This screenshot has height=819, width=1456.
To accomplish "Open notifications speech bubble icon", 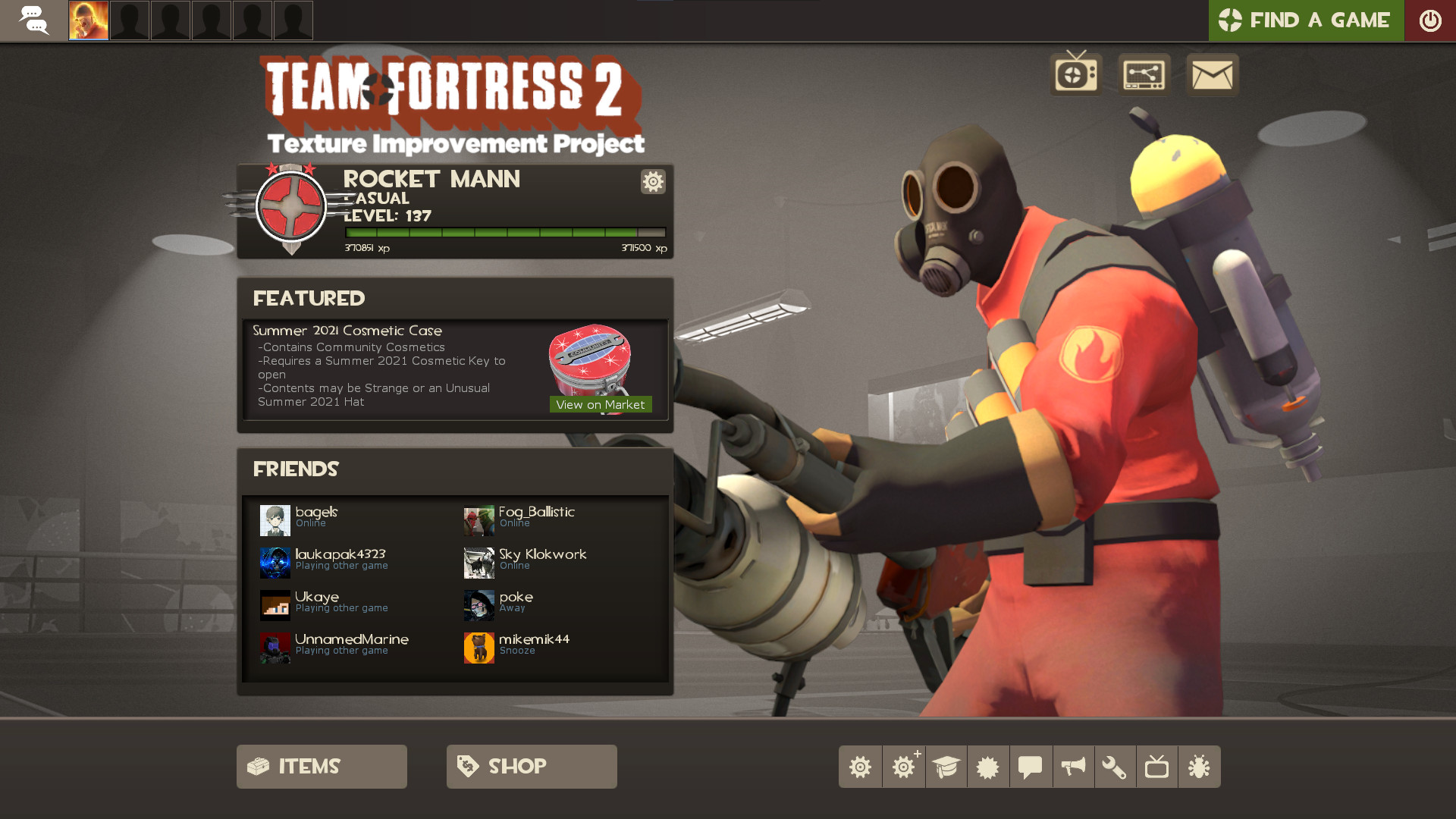I will 1030,766.
